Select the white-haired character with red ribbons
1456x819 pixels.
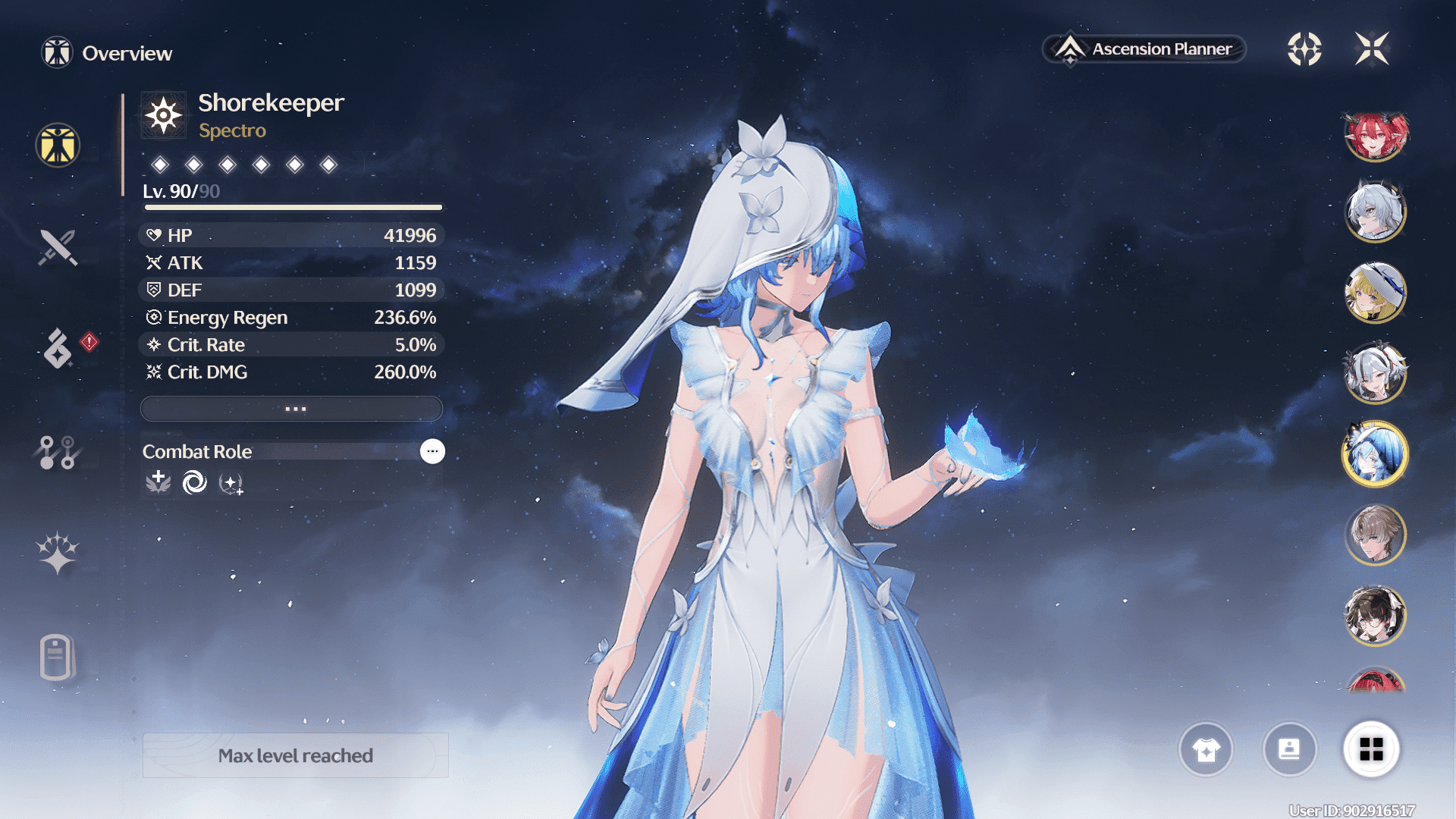pyautogui.click(x=1376, y=373)
